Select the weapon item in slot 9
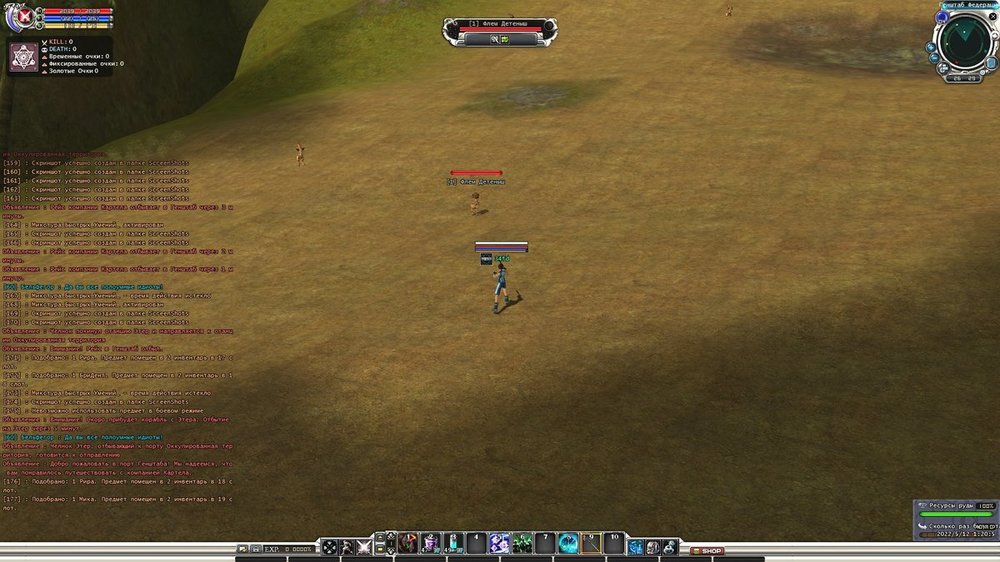The image size is (1000, 562). 591,544
